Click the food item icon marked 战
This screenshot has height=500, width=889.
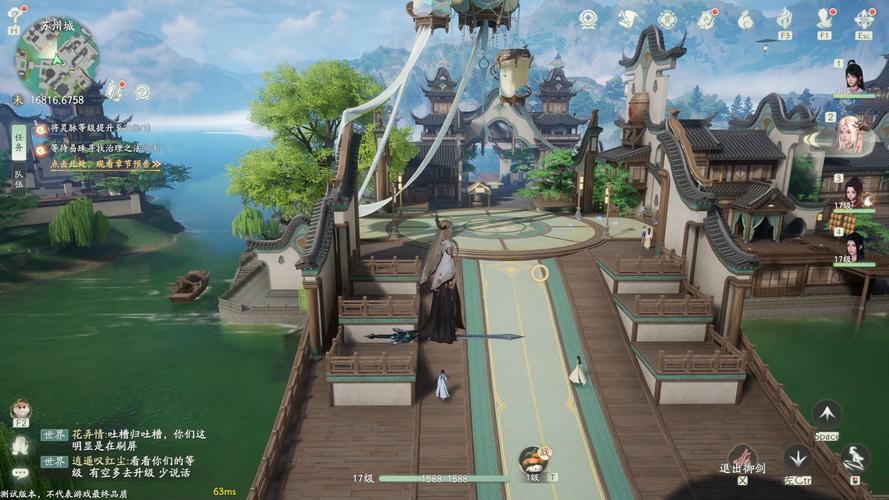(533, 459)
